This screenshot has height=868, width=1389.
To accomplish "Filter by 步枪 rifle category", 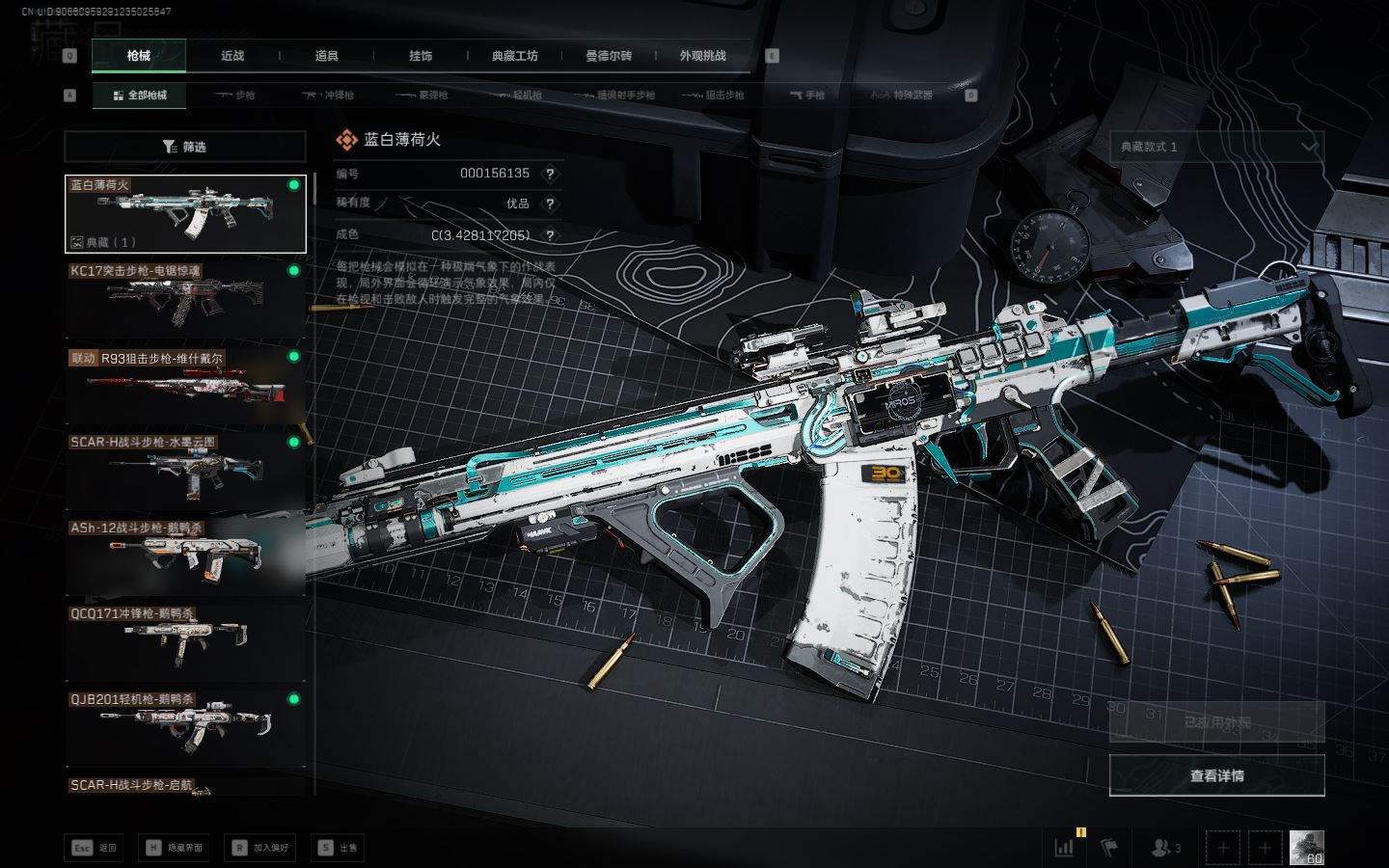I will pyautogui.click(x=235, y=95).
